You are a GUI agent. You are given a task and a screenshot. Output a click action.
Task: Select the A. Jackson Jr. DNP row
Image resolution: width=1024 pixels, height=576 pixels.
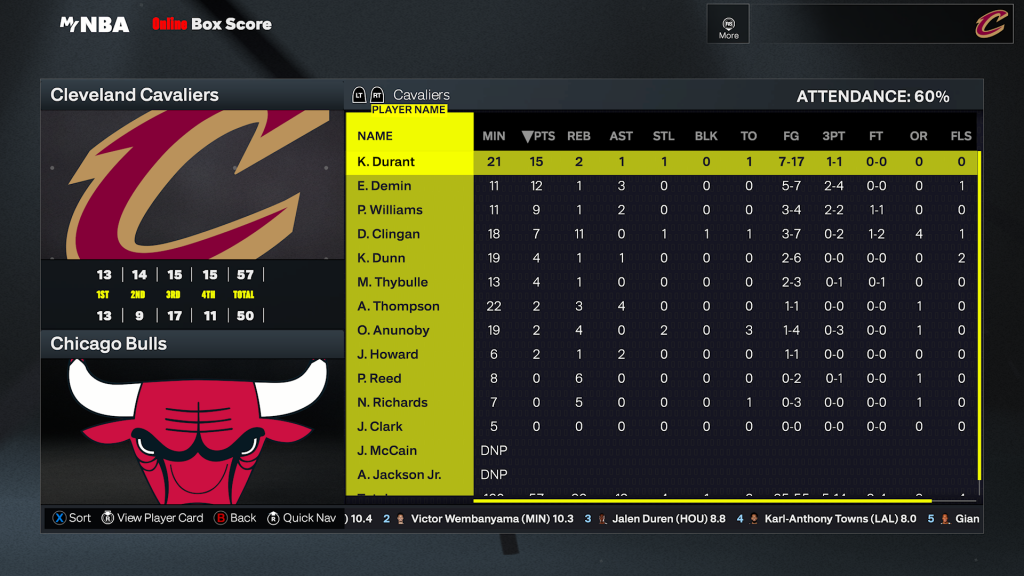pyautogui.click(x=399, y=474)
